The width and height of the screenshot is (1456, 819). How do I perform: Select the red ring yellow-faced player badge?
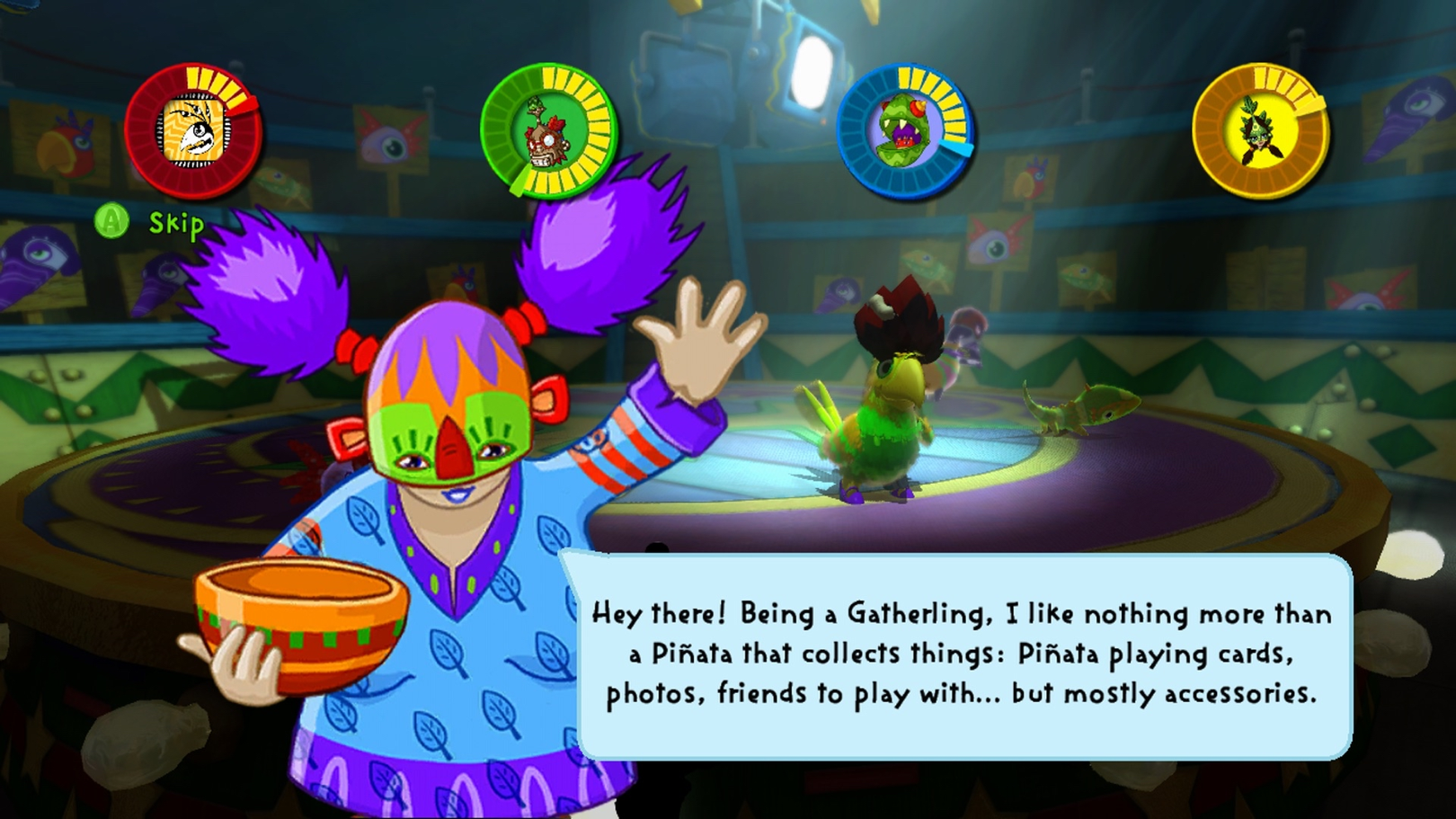coord(193,132)
